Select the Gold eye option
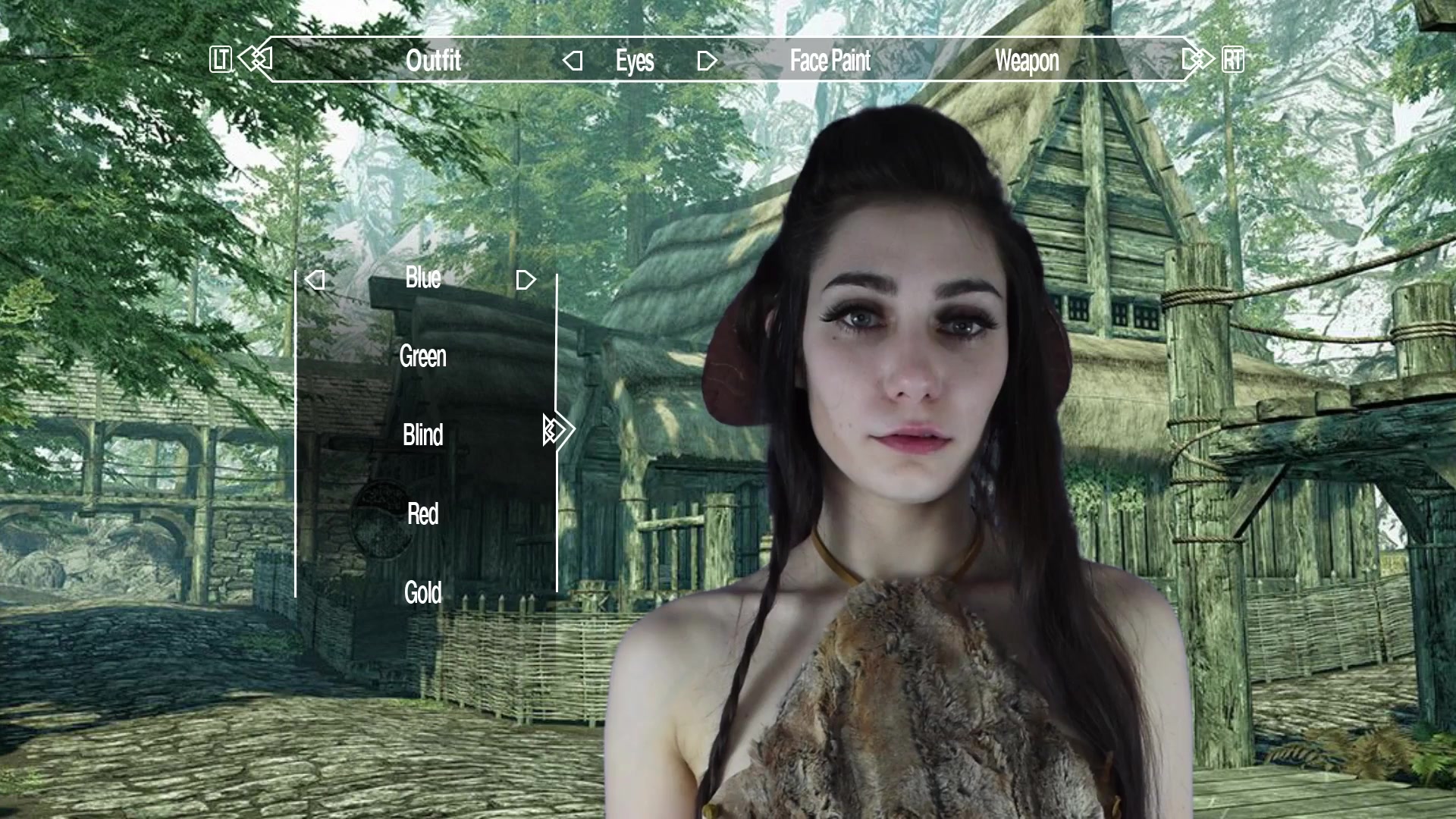This screenshot has width=1456, height=819. point(423,591)
